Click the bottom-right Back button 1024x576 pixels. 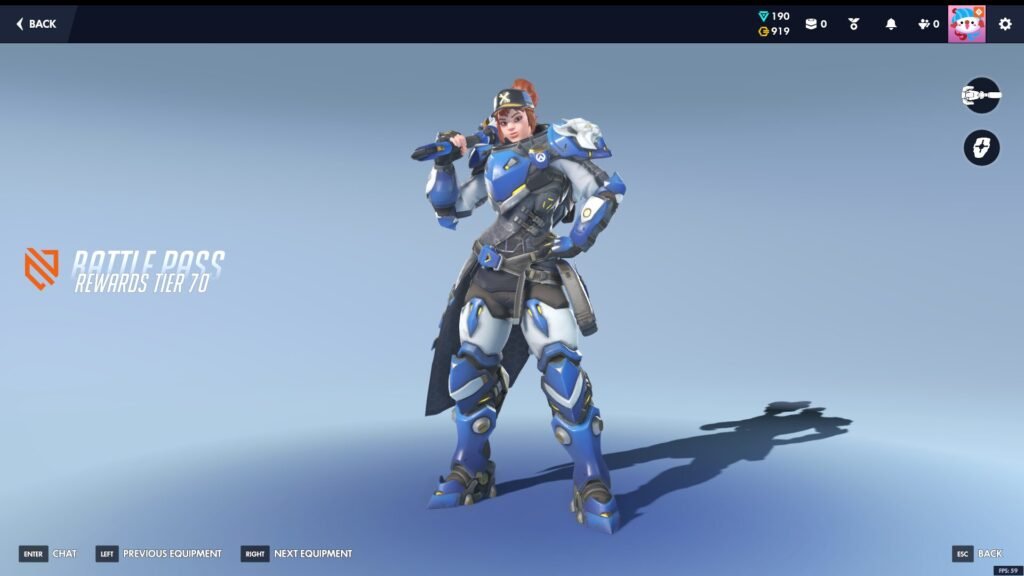point(977,554)
